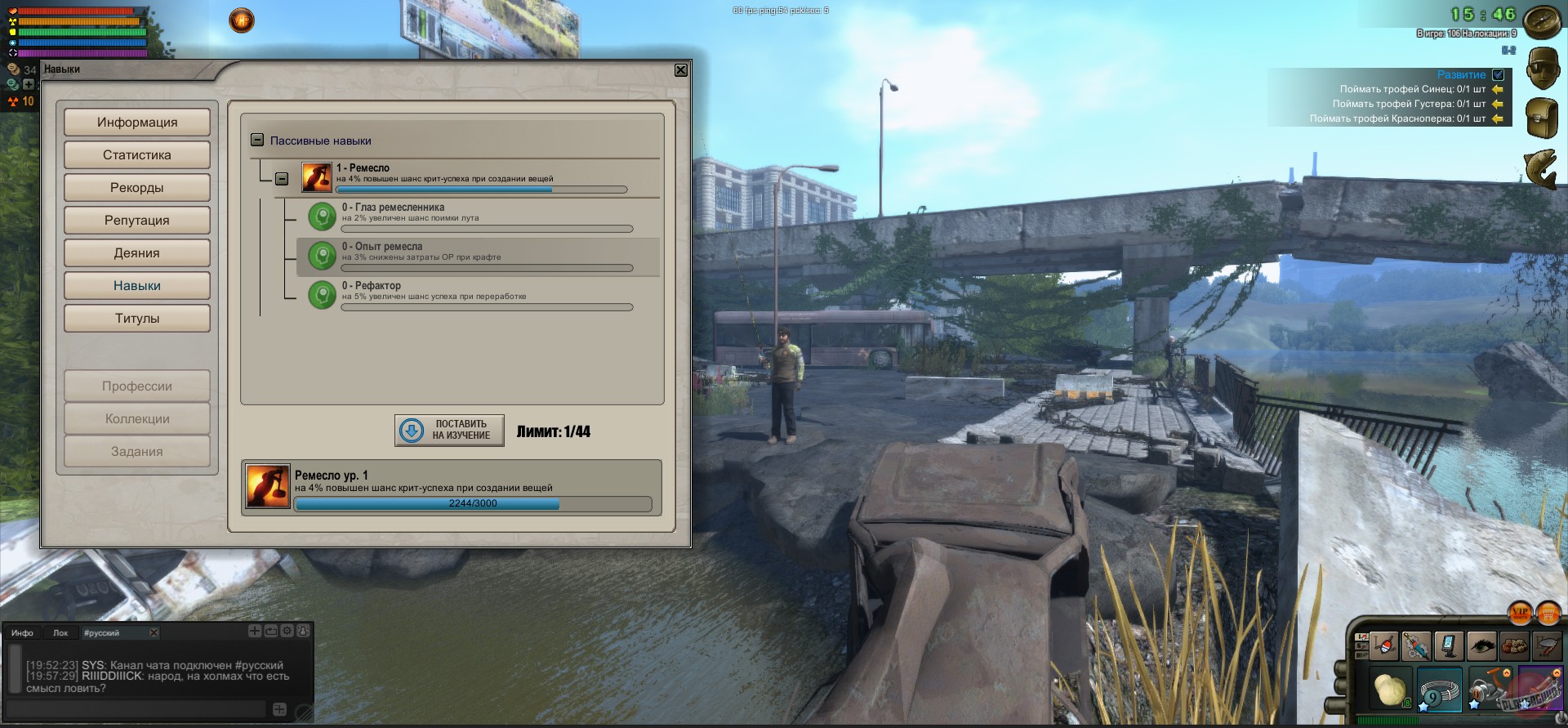Click the Рефактор green skill icon
This screenshot has width=1568, height=728.
321,296
